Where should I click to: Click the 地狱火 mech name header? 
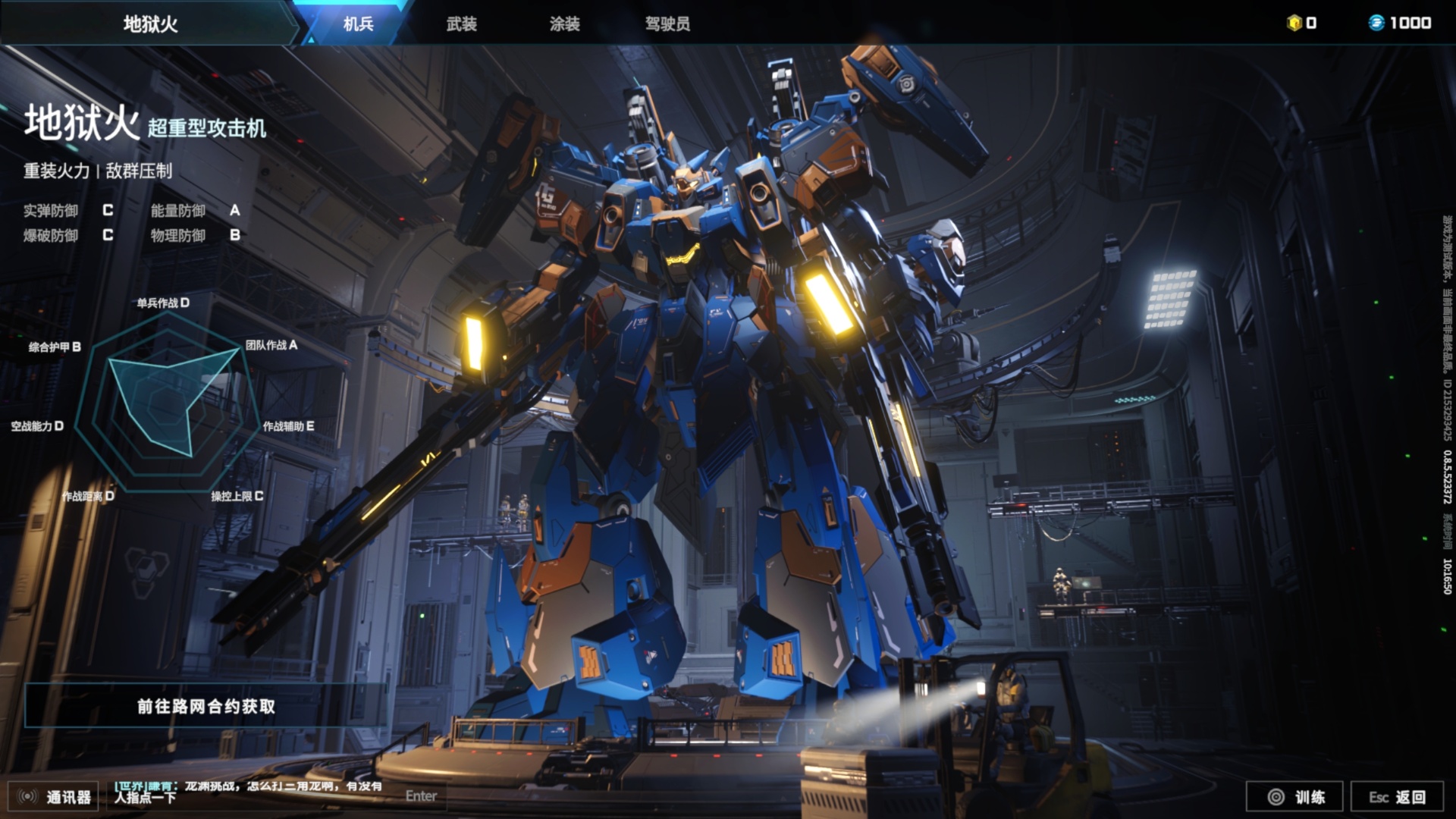click(x=150, y=24)
